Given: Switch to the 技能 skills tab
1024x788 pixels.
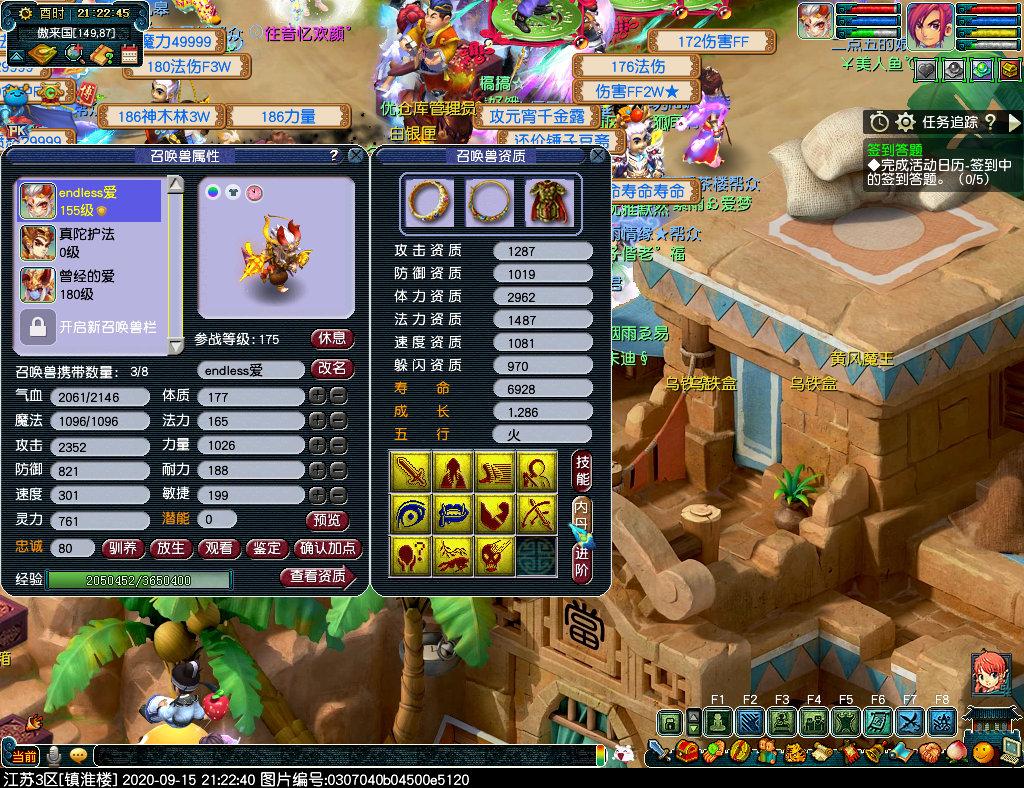Looking at the screenshot, I should (583, 470).
